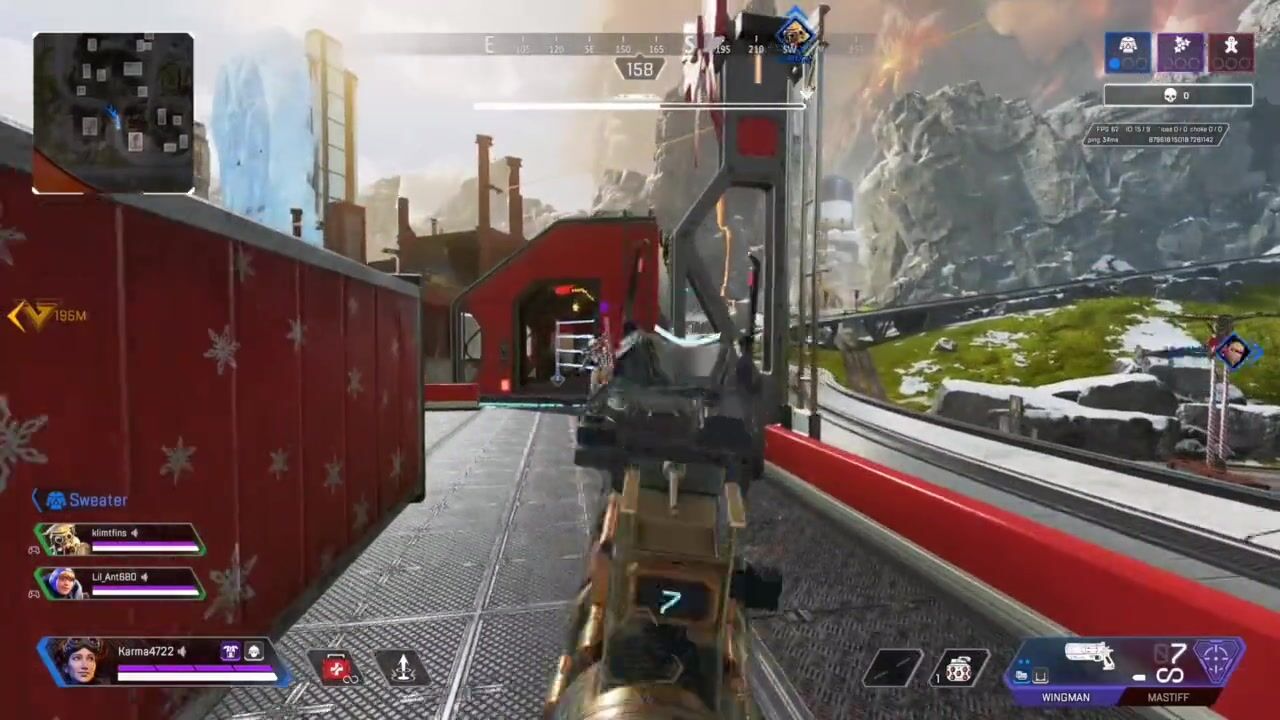Activate the upward-arrow tactical ability

click(x=402, y=668)
